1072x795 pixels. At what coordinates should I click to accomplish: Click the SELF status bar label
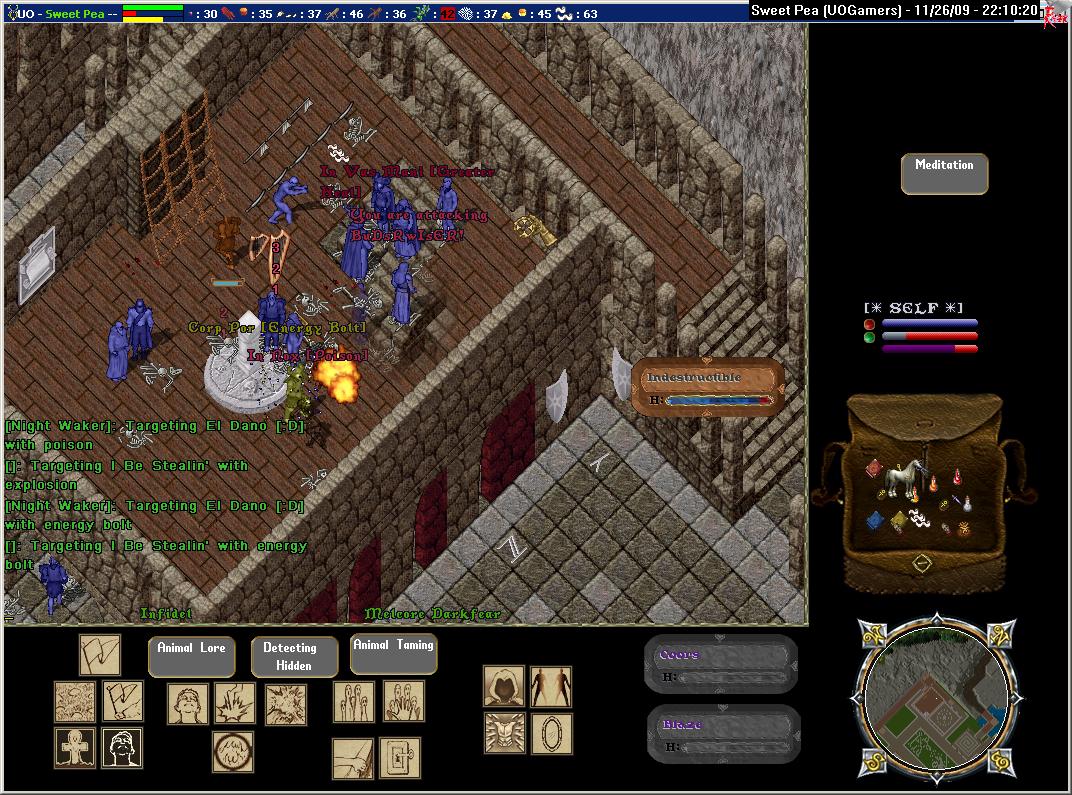coord(913,308)
